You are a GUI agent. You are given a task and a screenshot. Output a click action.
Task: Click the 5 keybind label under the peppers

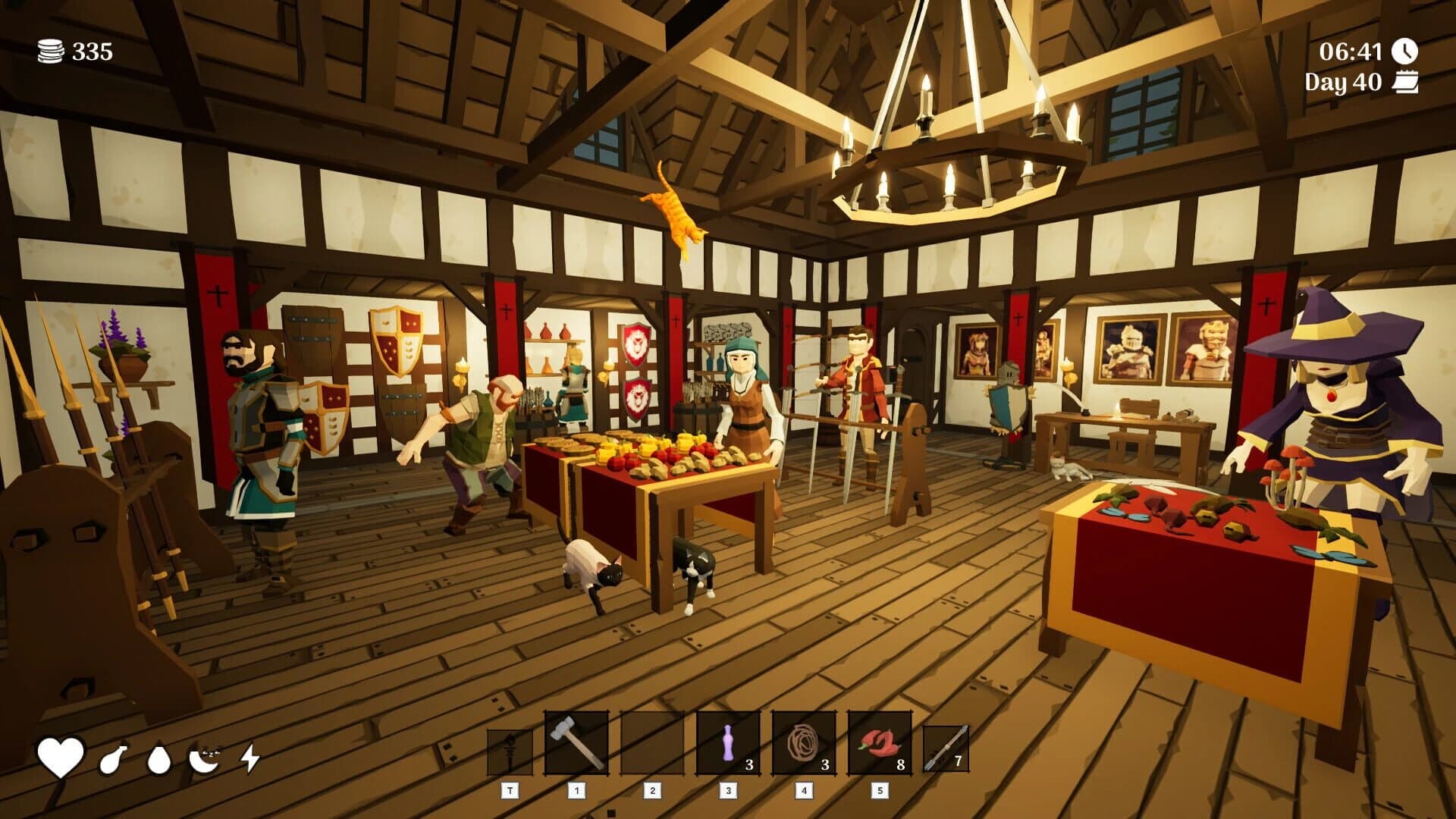879,791
